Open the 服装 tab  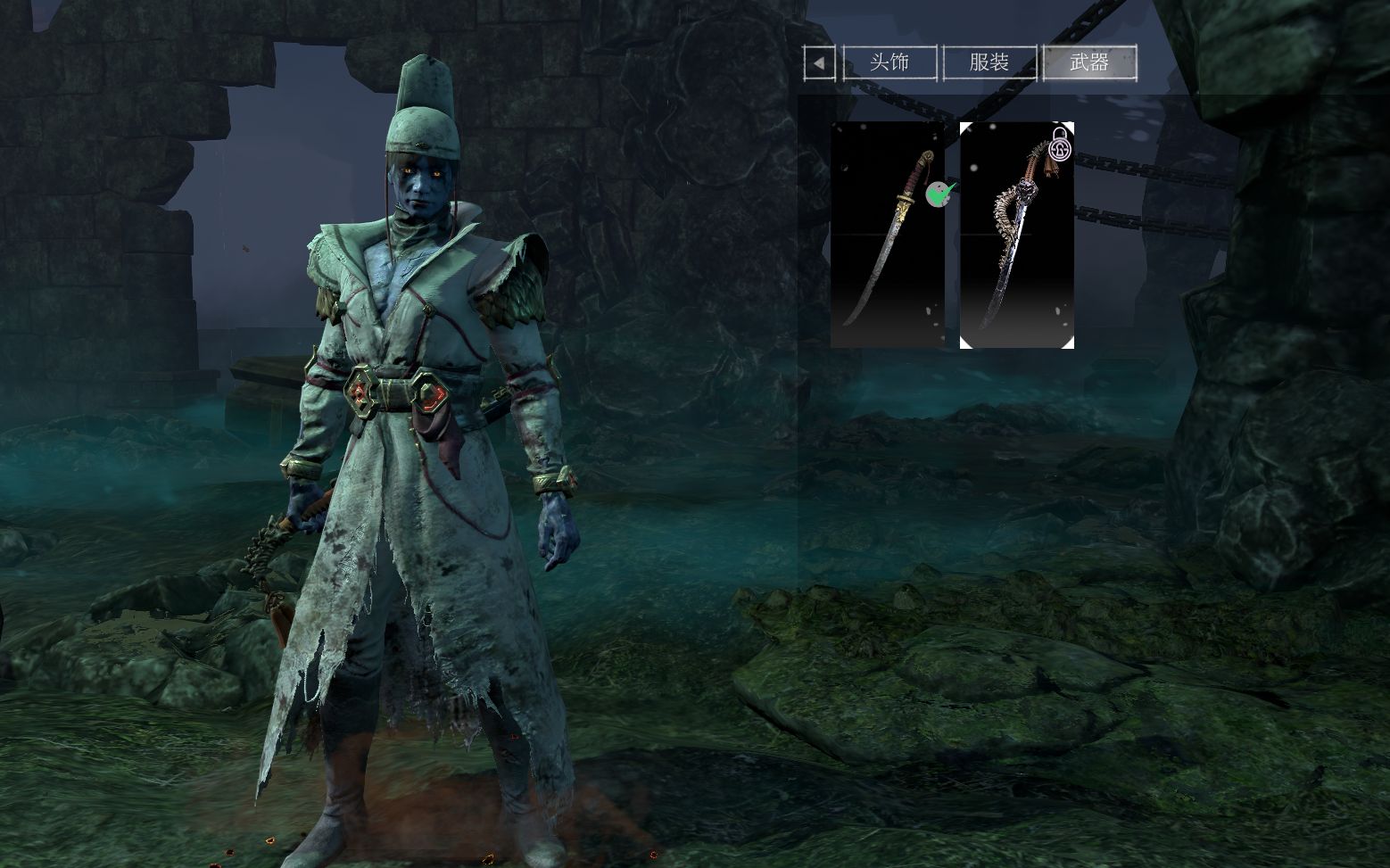pyautogui.click(x=989, y=62)
